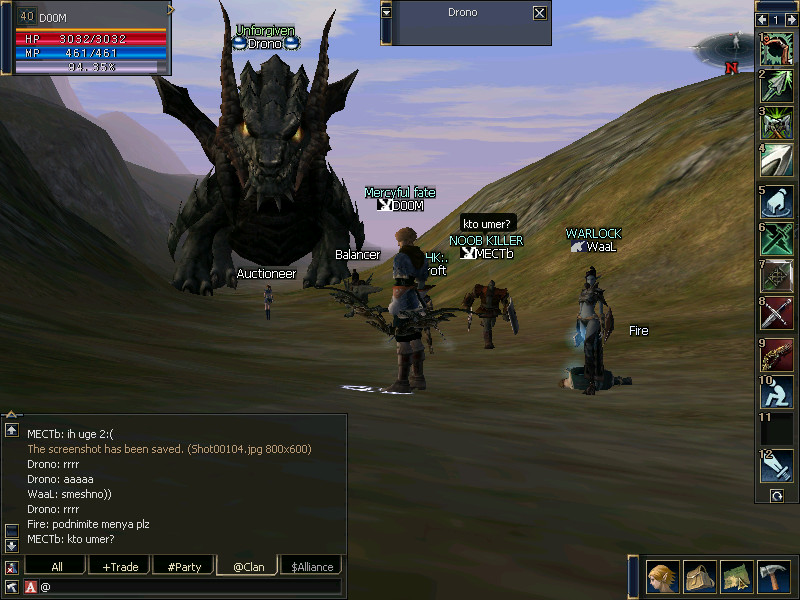Go to the next hotbar page

(789, 19)
